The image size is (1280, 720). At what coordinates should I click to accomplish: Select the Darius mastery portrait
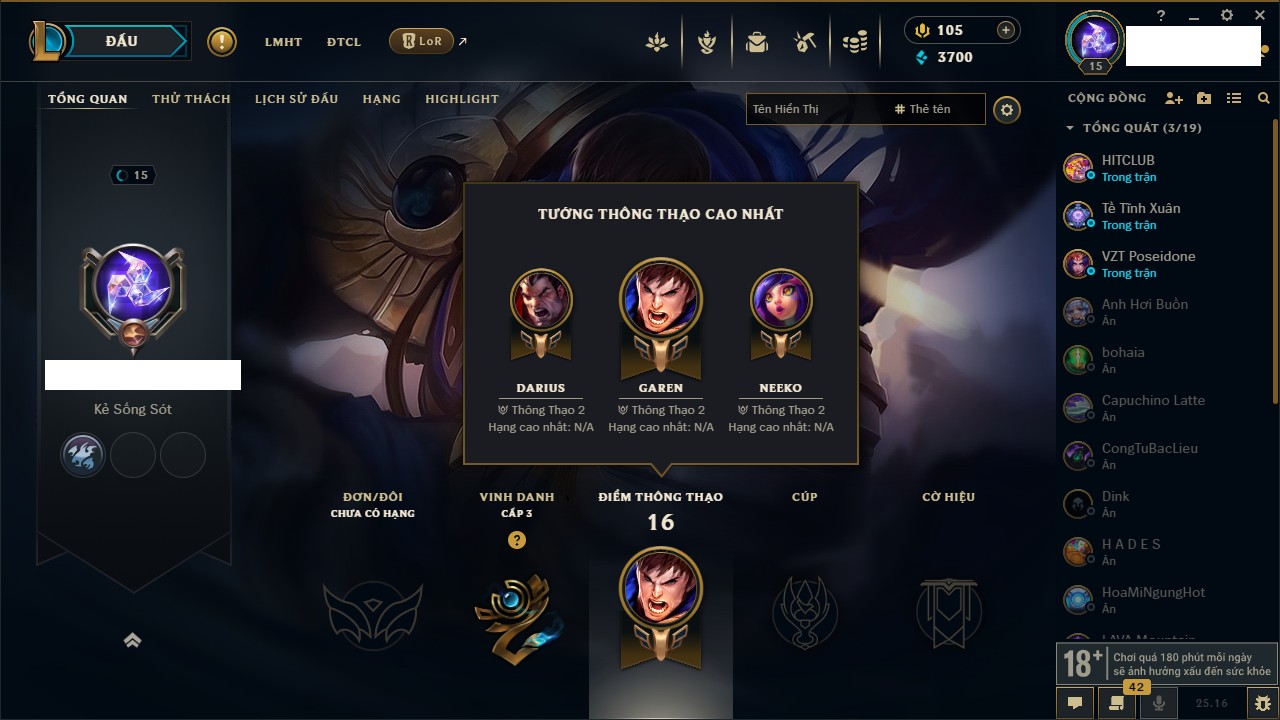coord(541,299)
